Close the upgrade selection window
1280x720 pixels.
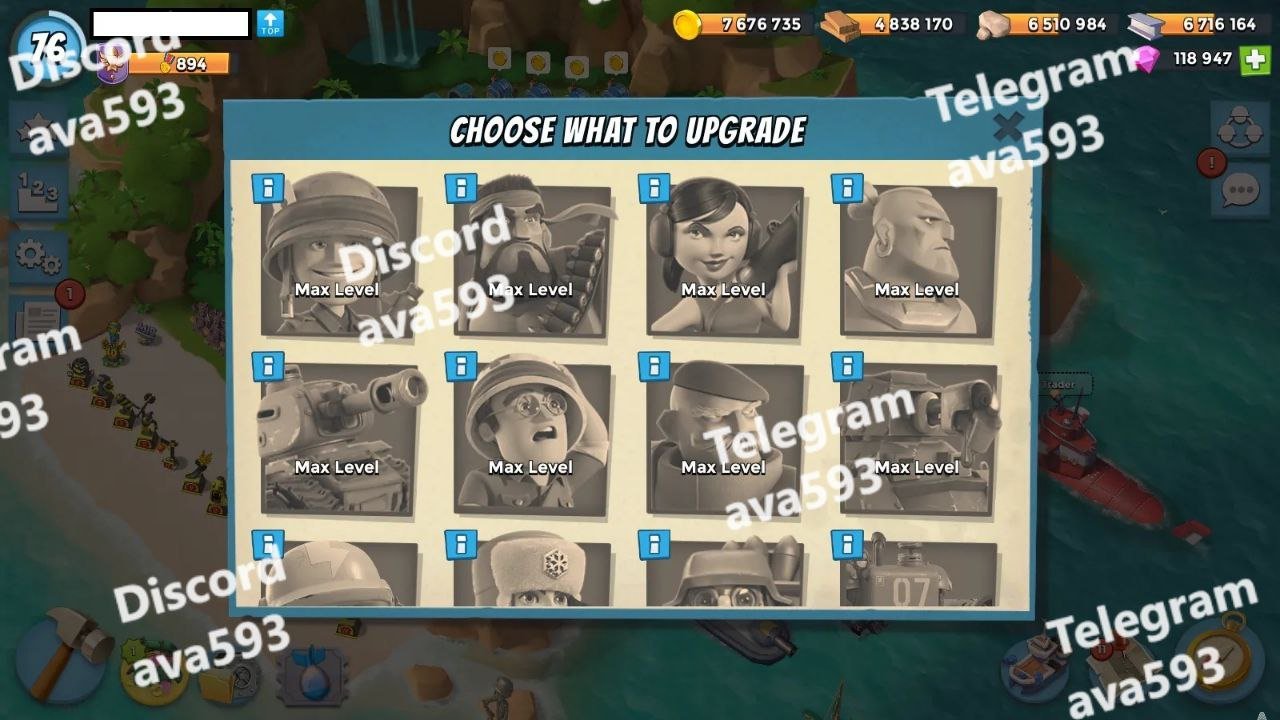tap(1008, 128)
